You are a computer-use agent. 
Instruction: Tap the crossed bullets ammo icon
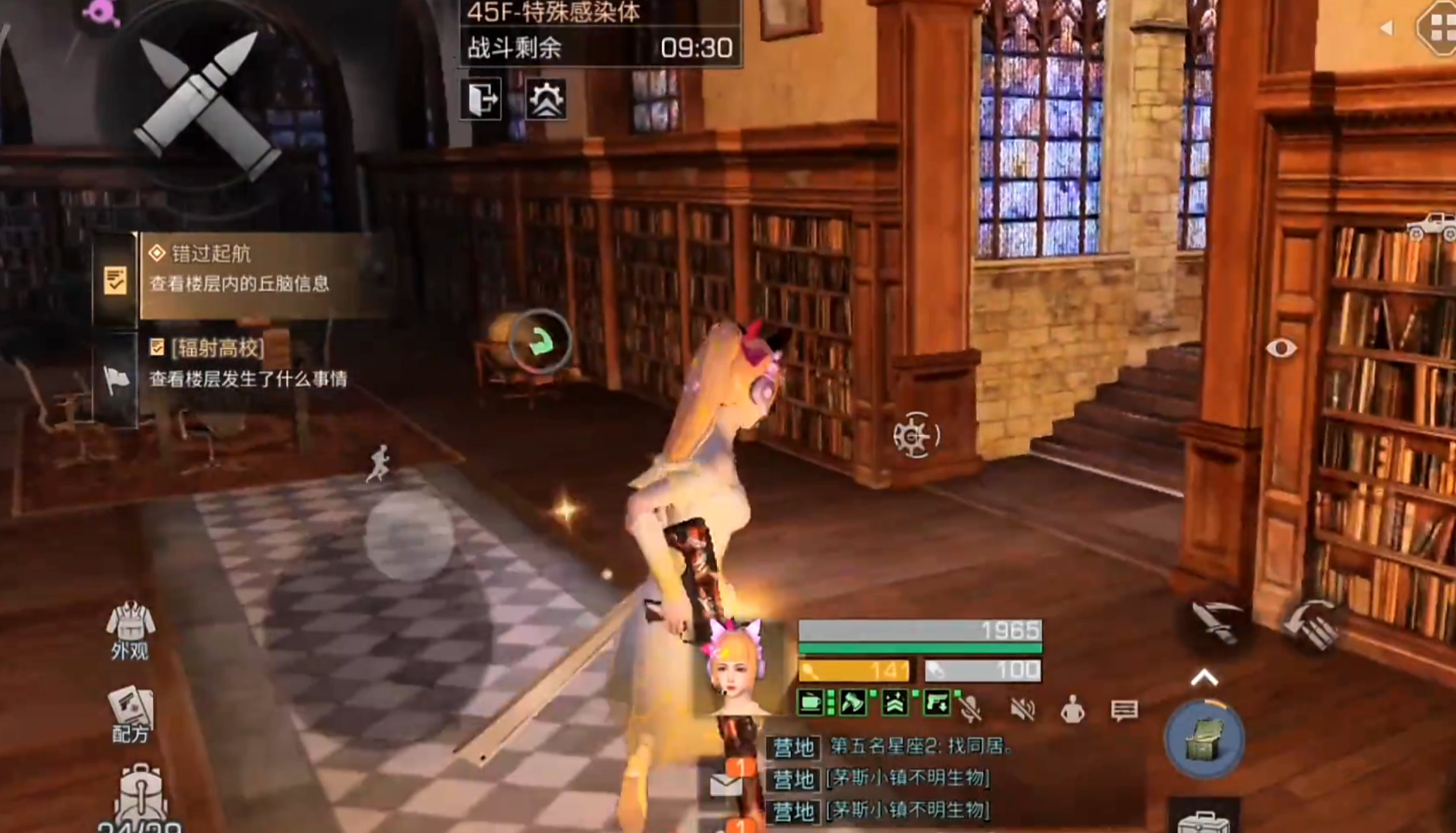pyautogui.click(x=206, y=105)
